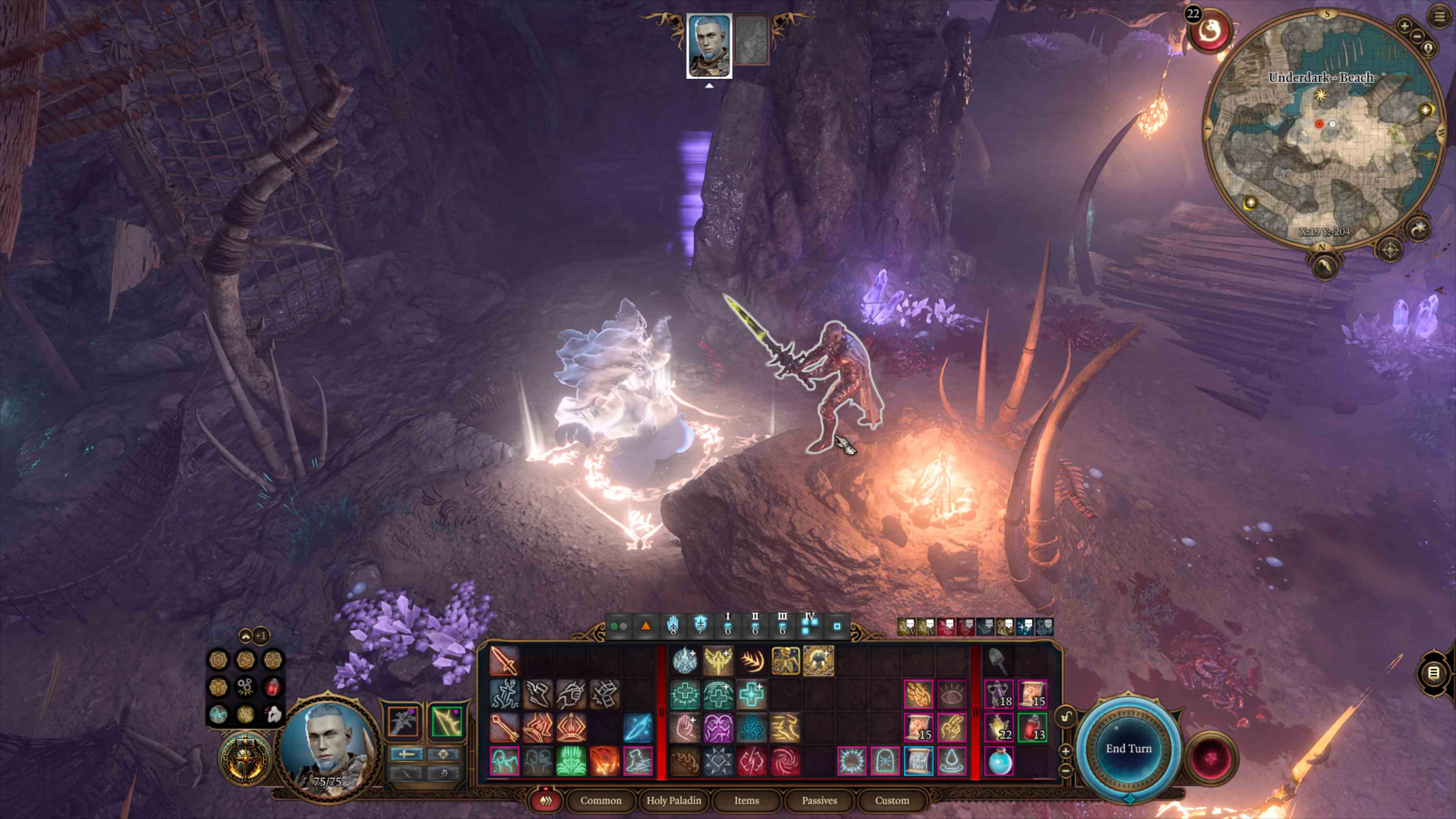The width and height of the screenshot is (1456, 819).
Task: End the current turn
Action: [x=1128, y=748]
